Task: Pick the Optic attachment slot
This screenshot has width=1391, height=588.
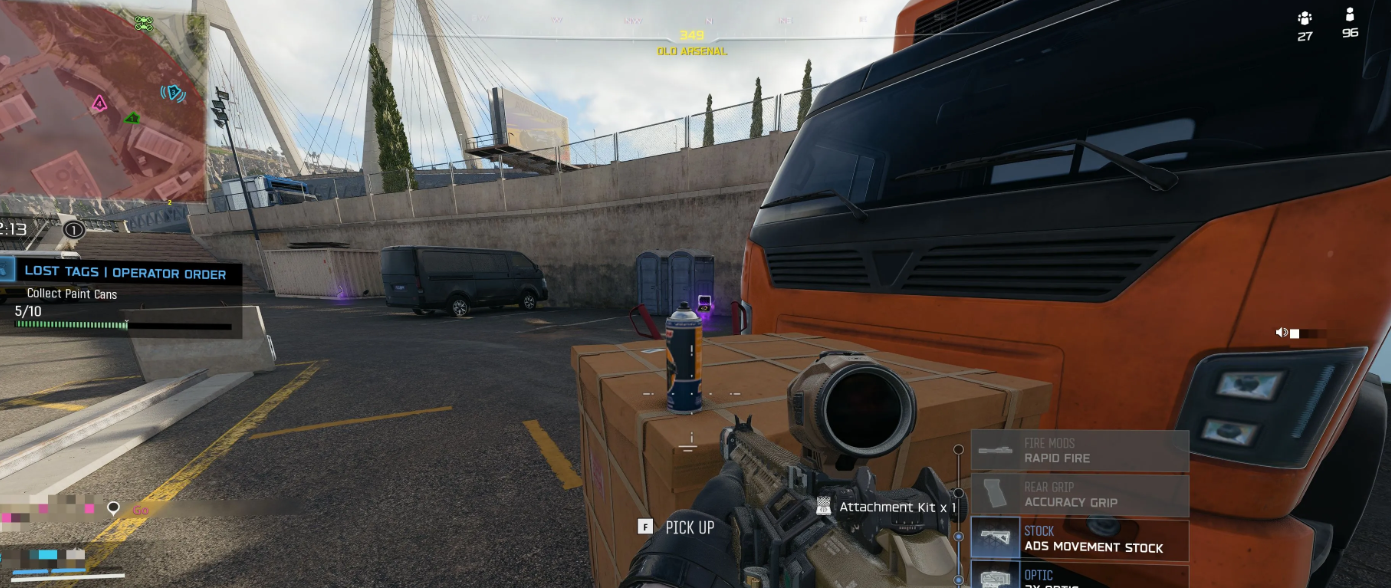Action: tap(1079, 575)
